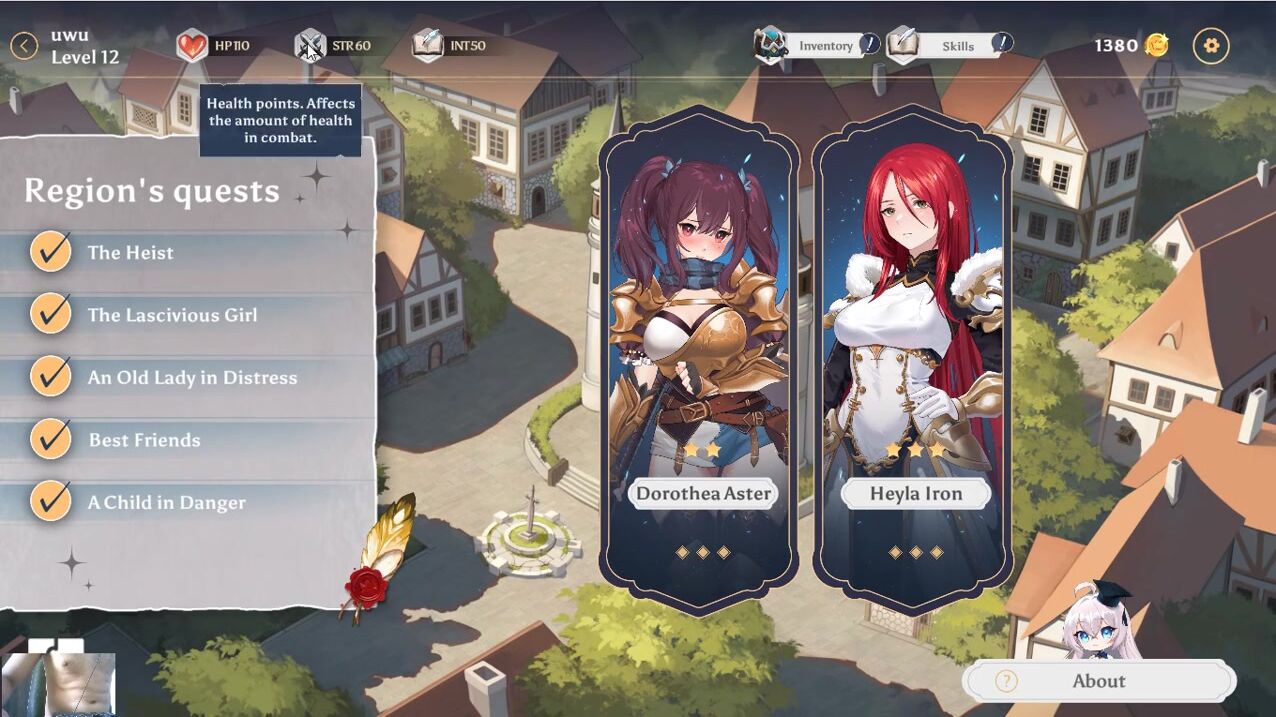The image size is (1276, 717).
Task: Click the INT book stat icon
Action: coord(428,45)
